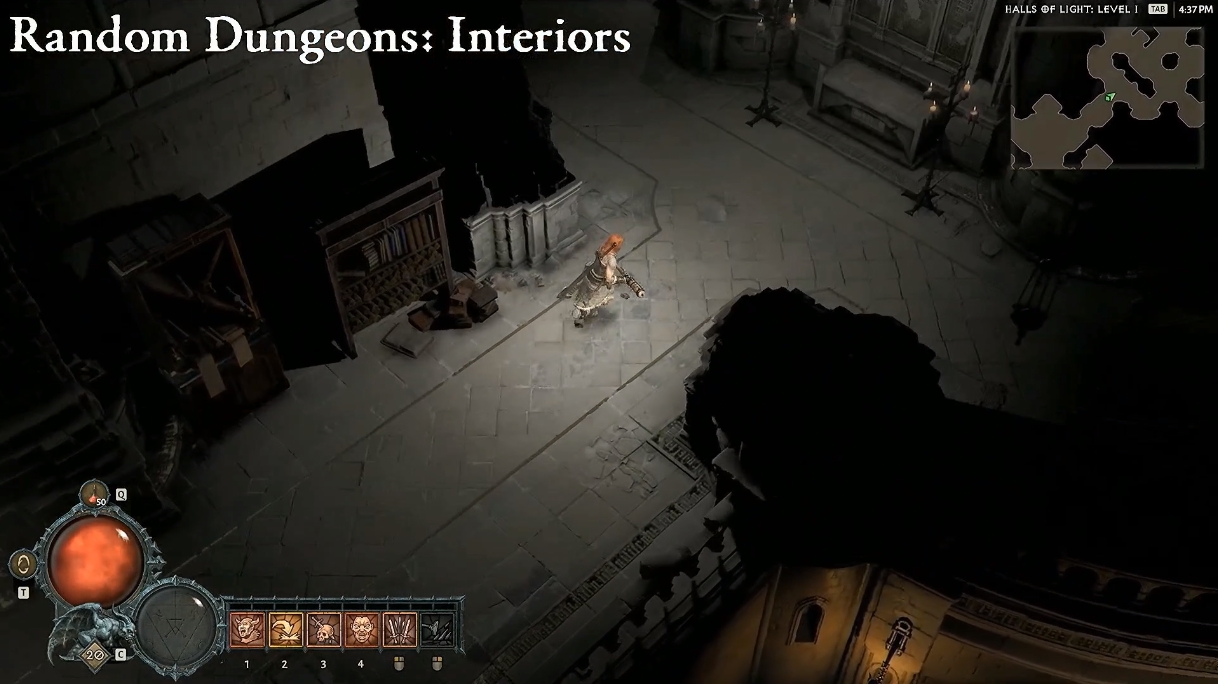Viewport: 1218px width, 684px height.
Task: Activate the screaming horned demon skill
Action: [x=246, y=630]
